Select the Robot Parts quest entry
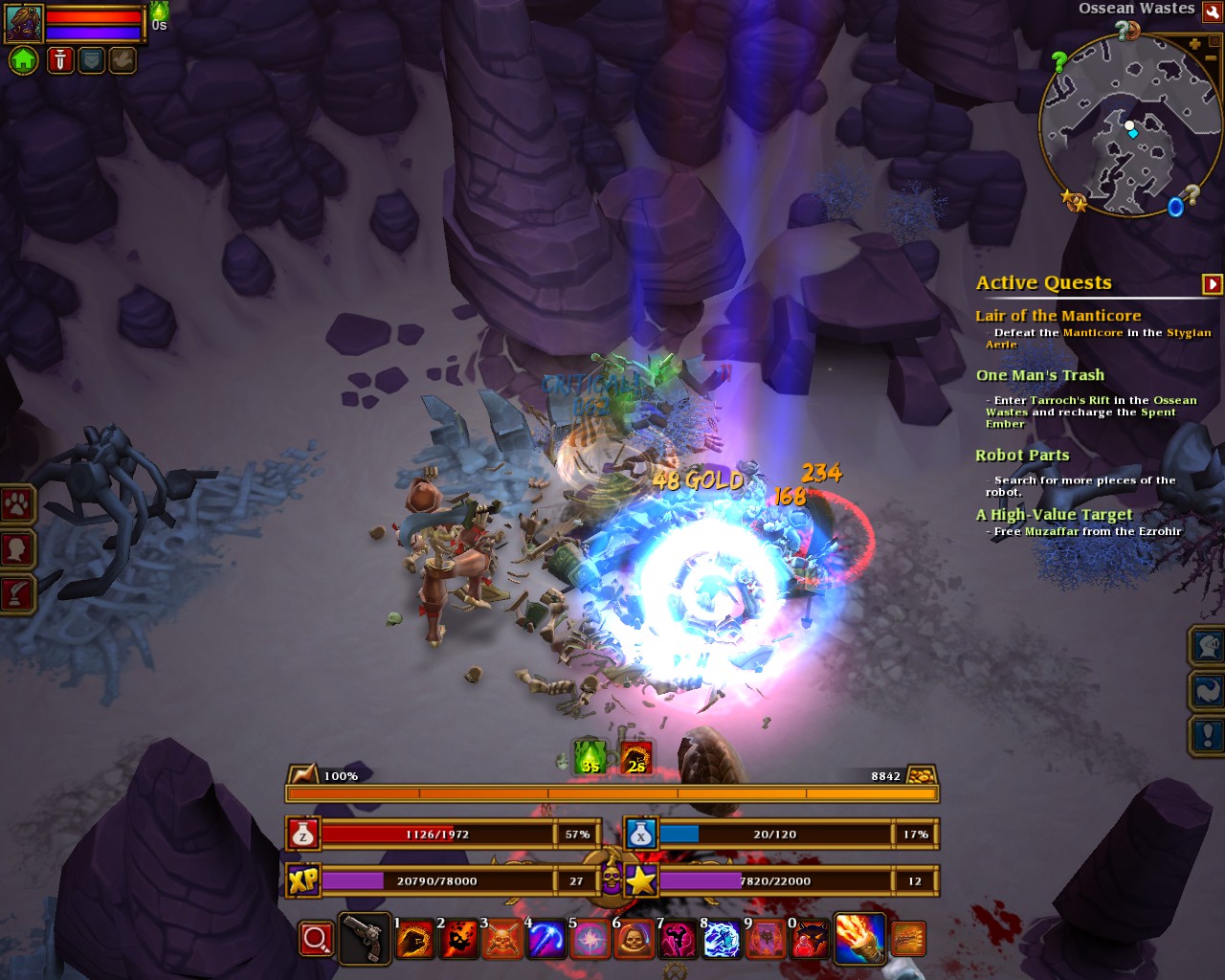Image resolution: width=1225 pixels, height=980 pixels. pyautogui.click(x=1022, y=456)
